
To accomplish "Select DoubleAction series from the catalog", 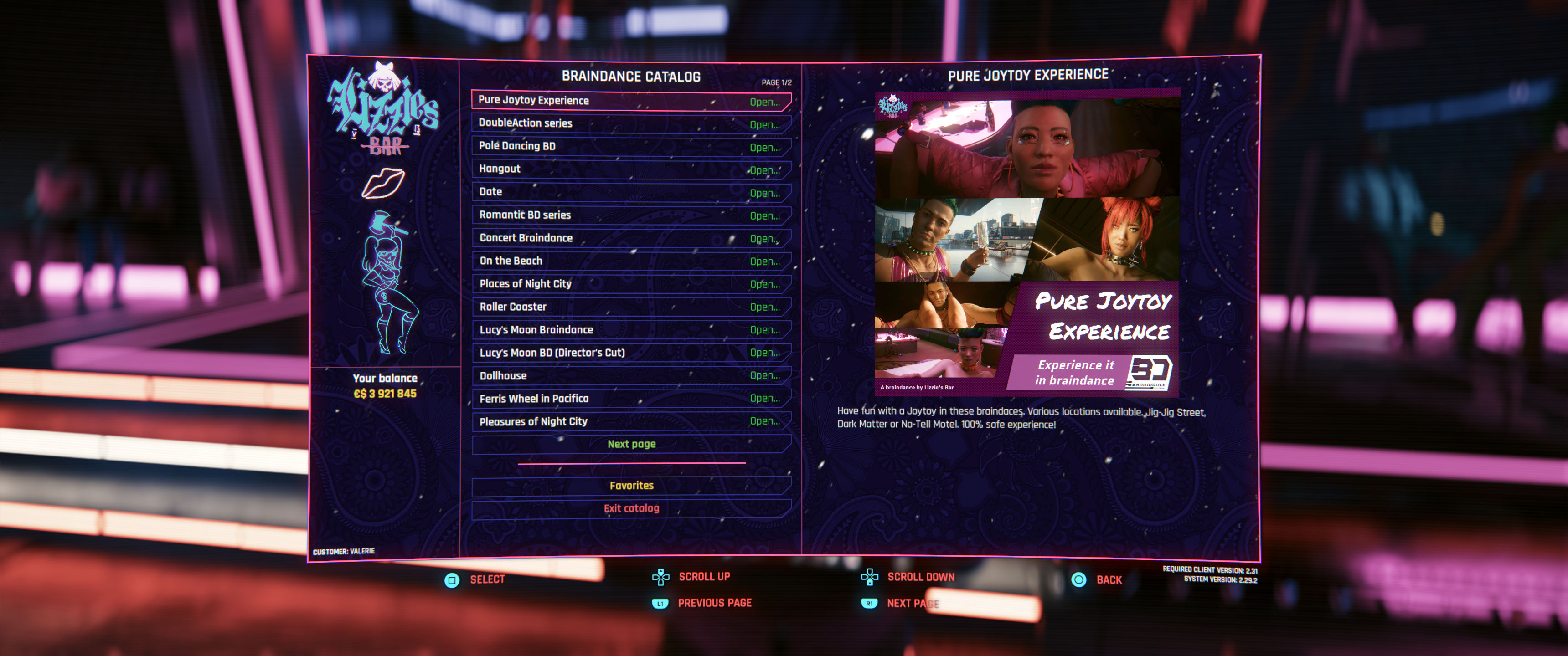I will (x=630, y=123).
